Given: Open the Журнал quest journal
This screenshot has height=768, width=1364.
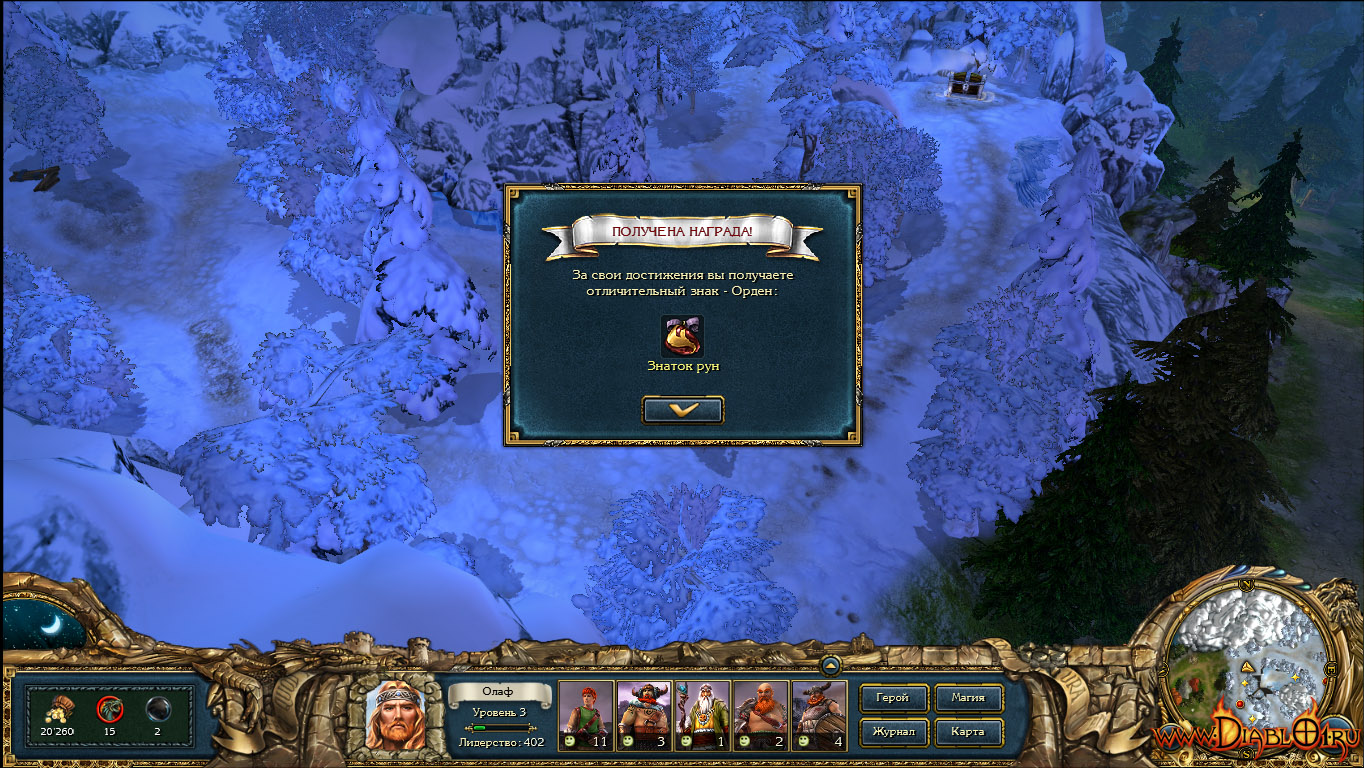Looking at the screenshot, I should 892,732.
